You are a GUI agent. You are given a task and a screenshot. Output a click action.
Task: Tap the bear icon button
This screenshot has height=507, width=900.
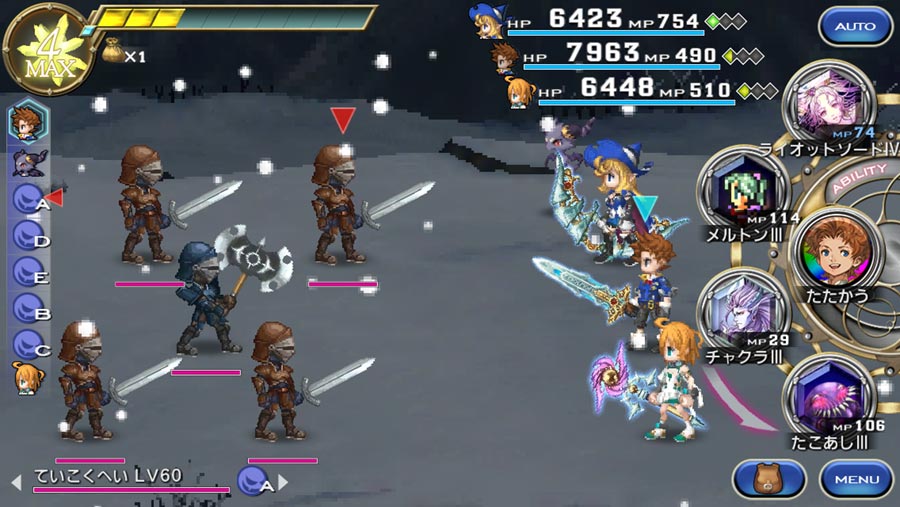coord(769,478)
